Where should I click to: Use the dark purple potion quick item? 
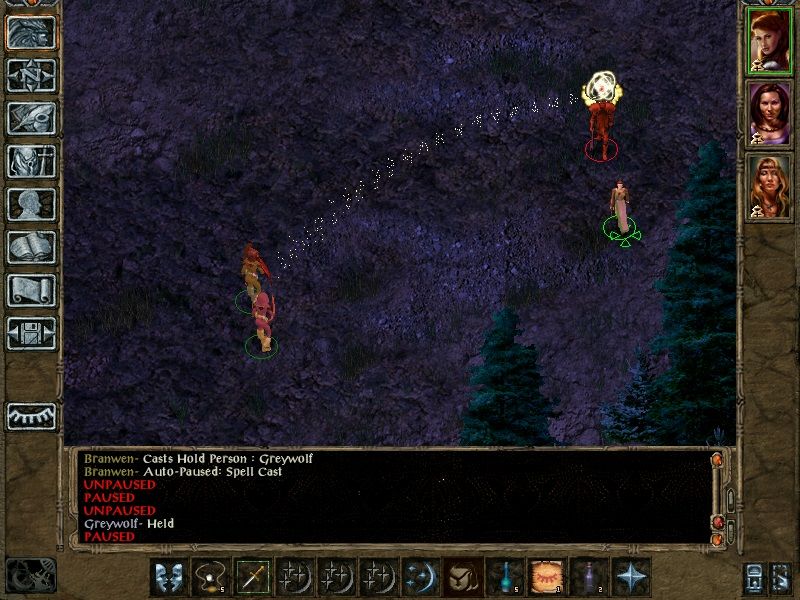[589, 578]
